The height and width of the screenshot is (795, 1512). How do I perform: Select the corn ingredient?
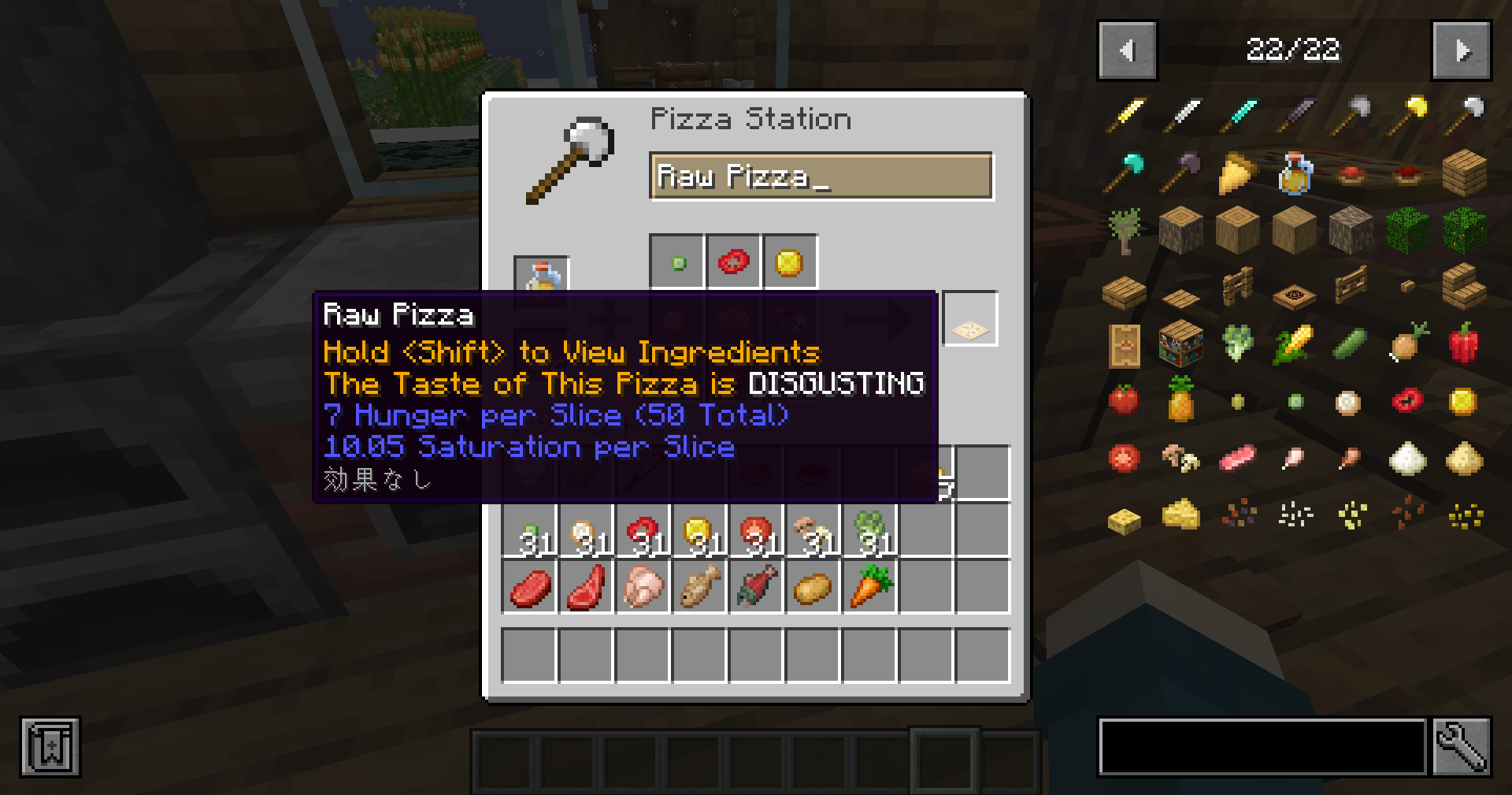tap(1294, 344)
